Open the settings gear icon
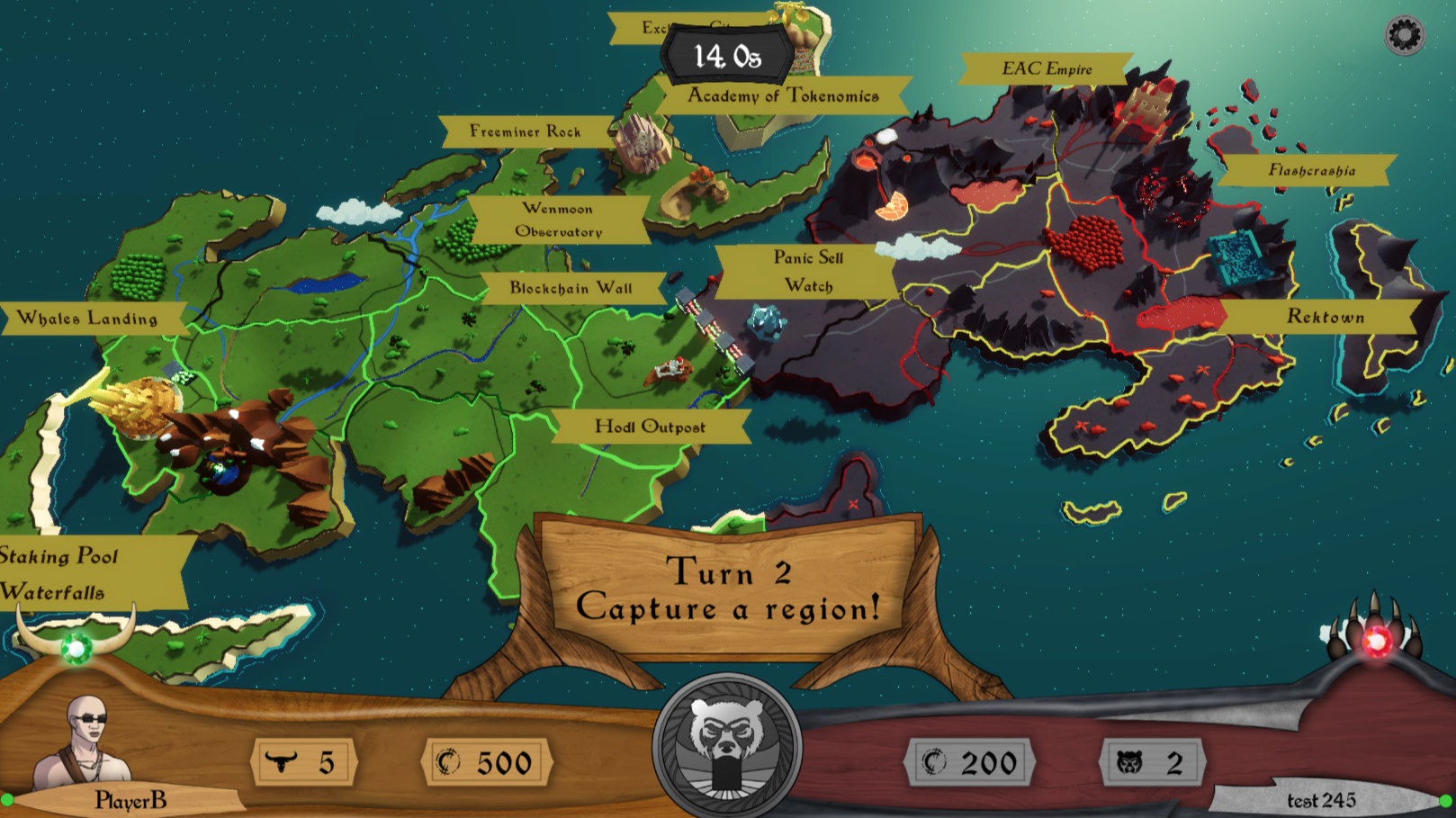The height and width of the screenshot is (818, 1456). pos(1404,36)
